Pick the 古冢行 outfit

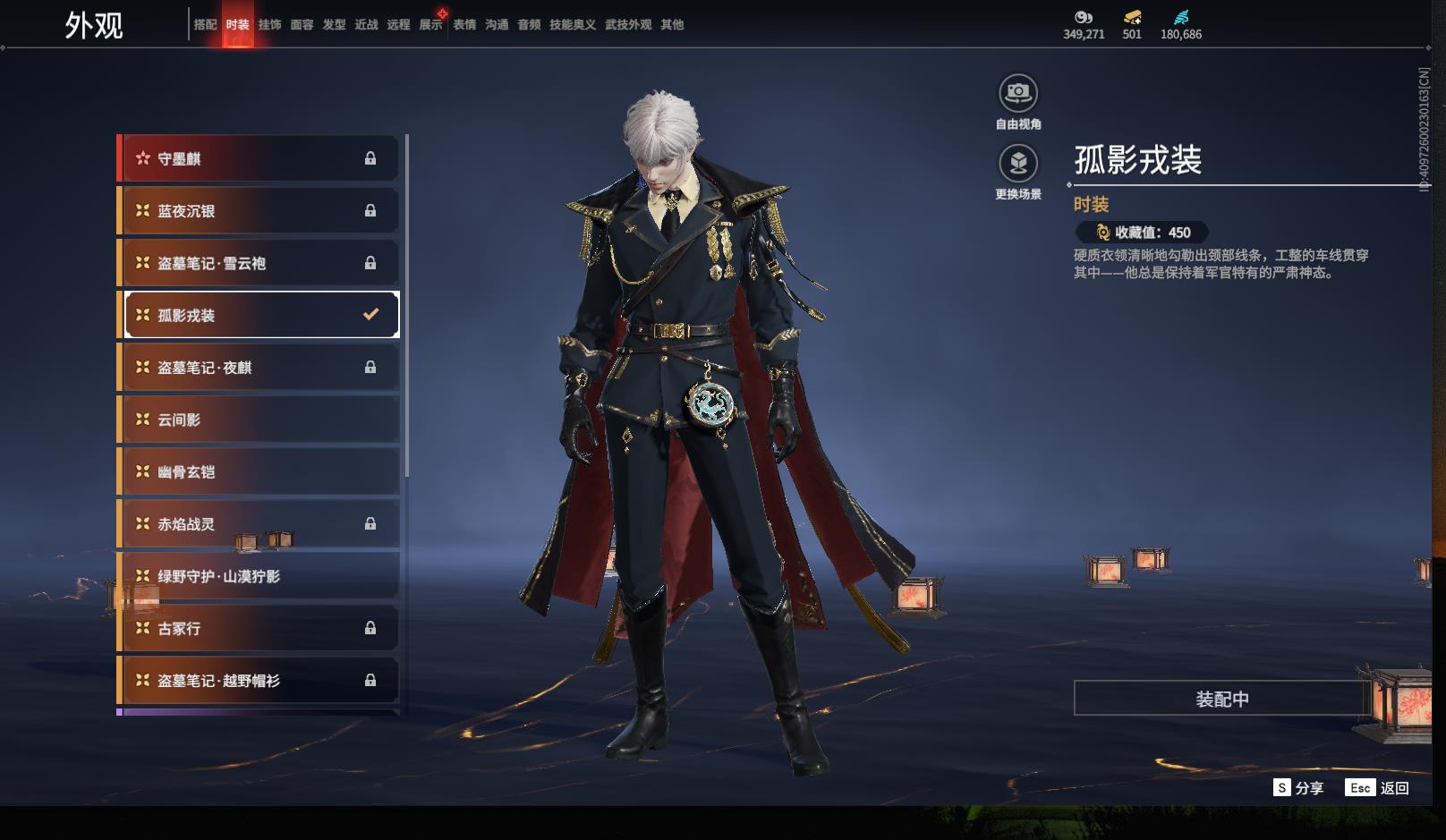pyautogui.click(x=258, y=628)
